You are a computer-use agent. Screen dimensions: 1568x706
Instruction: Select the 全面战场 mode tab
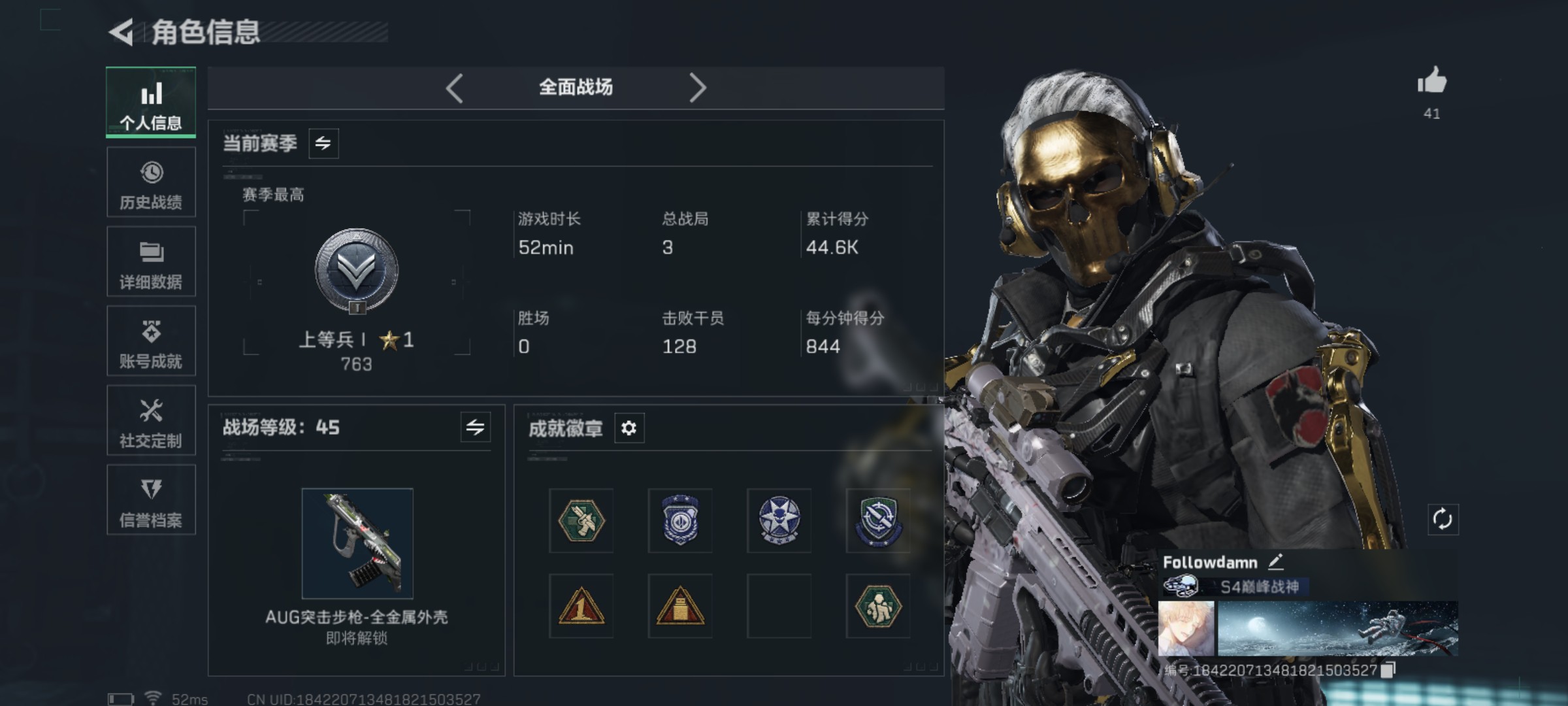point(576,87)
